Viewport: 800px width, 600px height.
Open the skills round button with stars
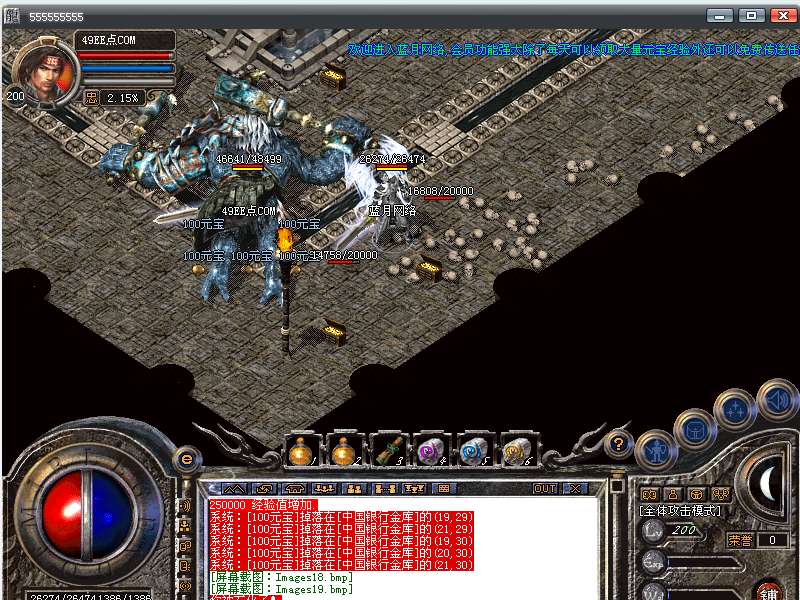click(736, 408)
